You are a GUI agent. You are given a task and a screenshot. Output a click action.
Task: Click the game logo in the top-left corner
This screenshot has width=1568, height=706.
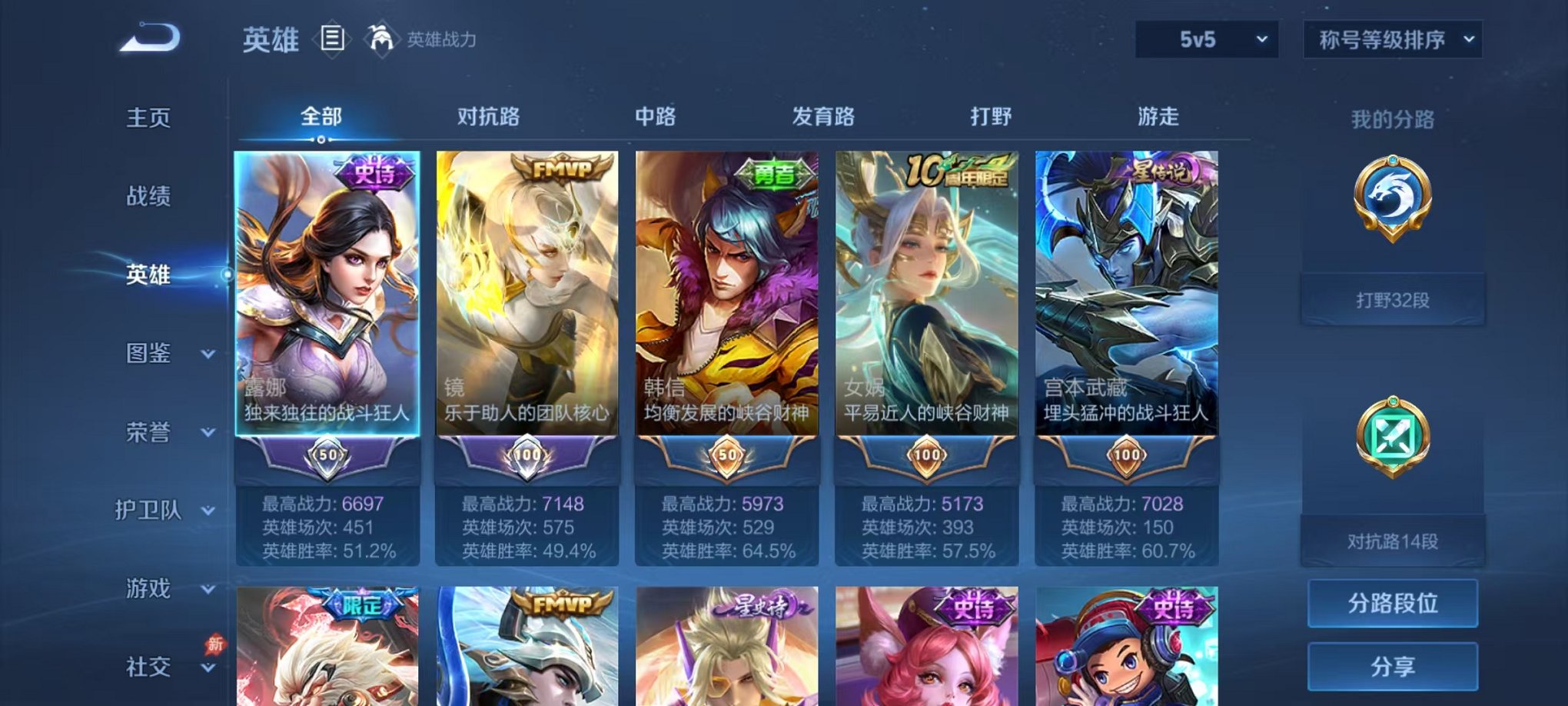pos(151,37)
